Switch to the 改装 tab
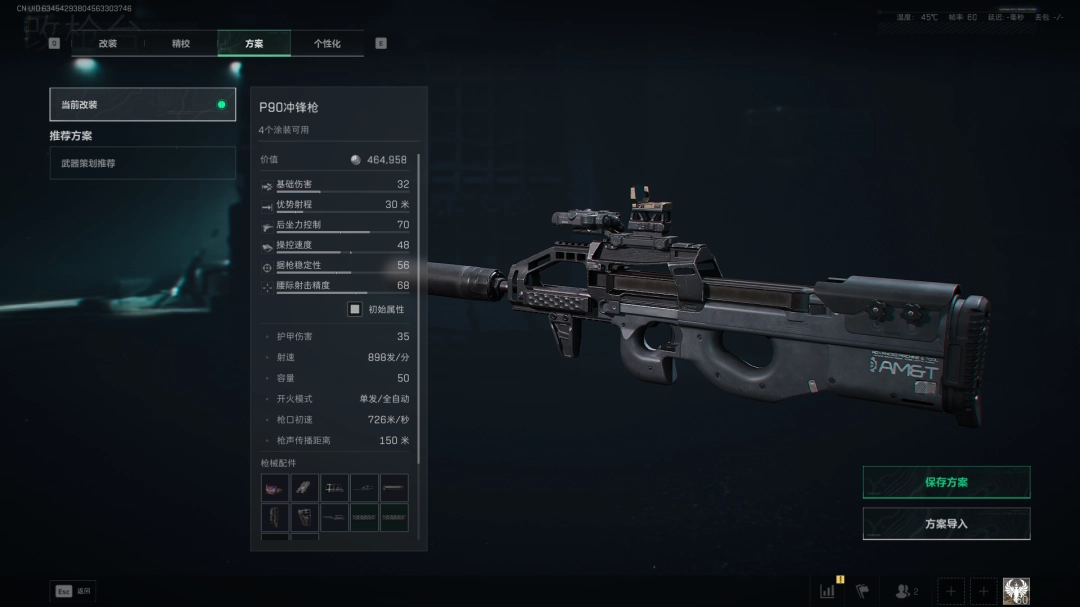Image resolution: width=1080 pixels, height=607 pixels. tap(108, 44)
